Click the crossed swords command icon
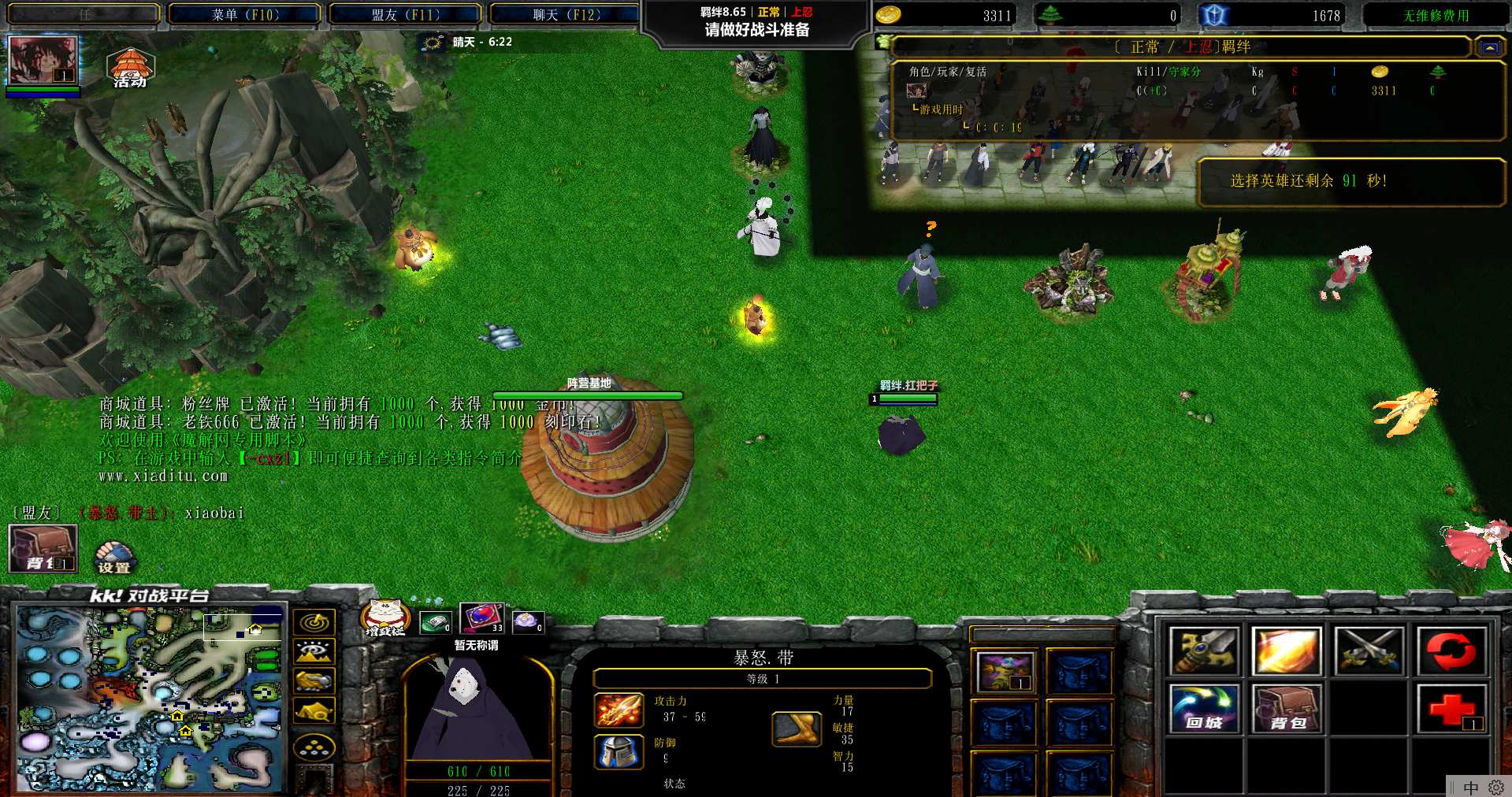1512x797 pixels. (1369, 651)
